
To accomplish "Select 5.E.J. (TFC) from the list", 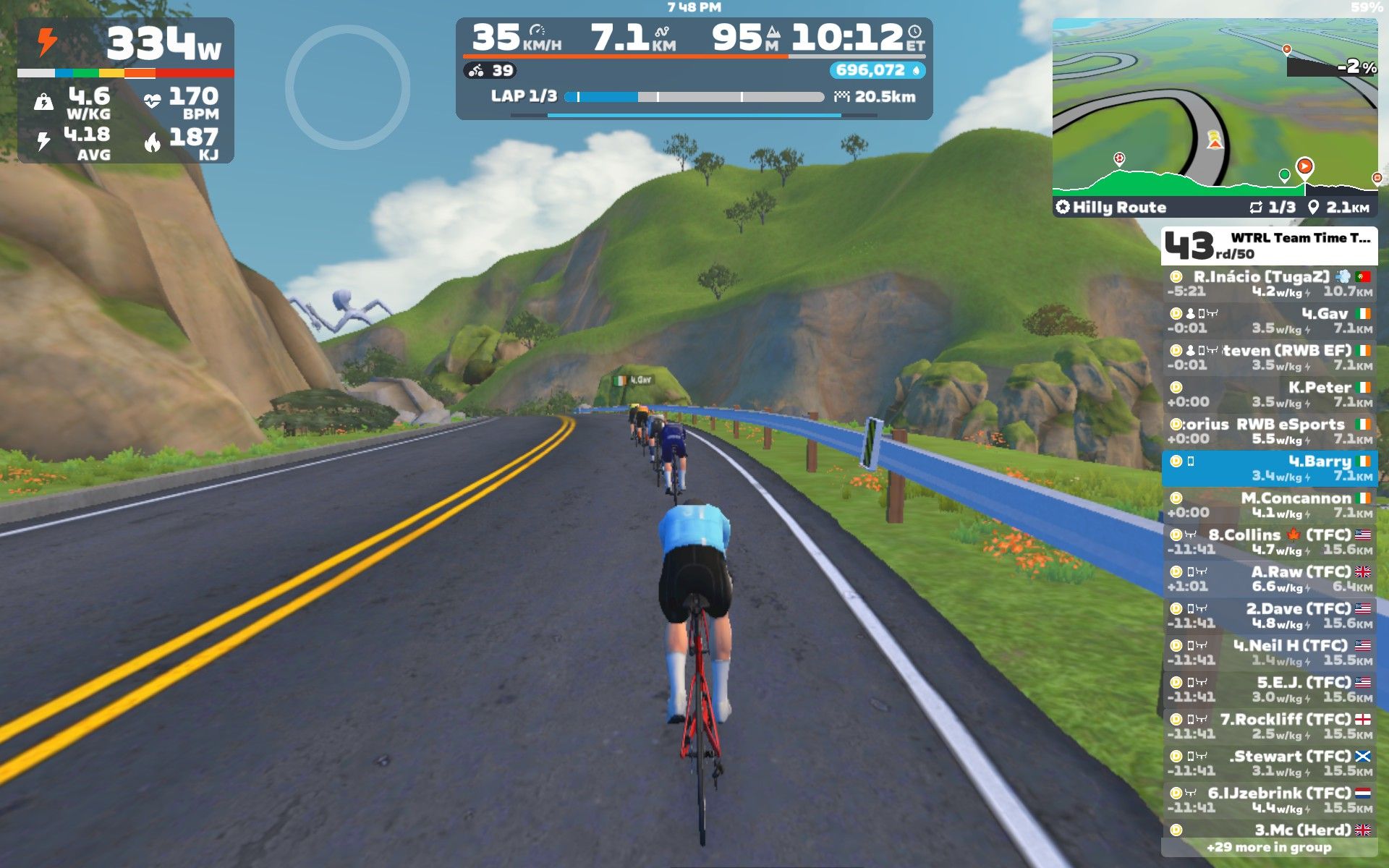I will click(x=1269, y=689).
